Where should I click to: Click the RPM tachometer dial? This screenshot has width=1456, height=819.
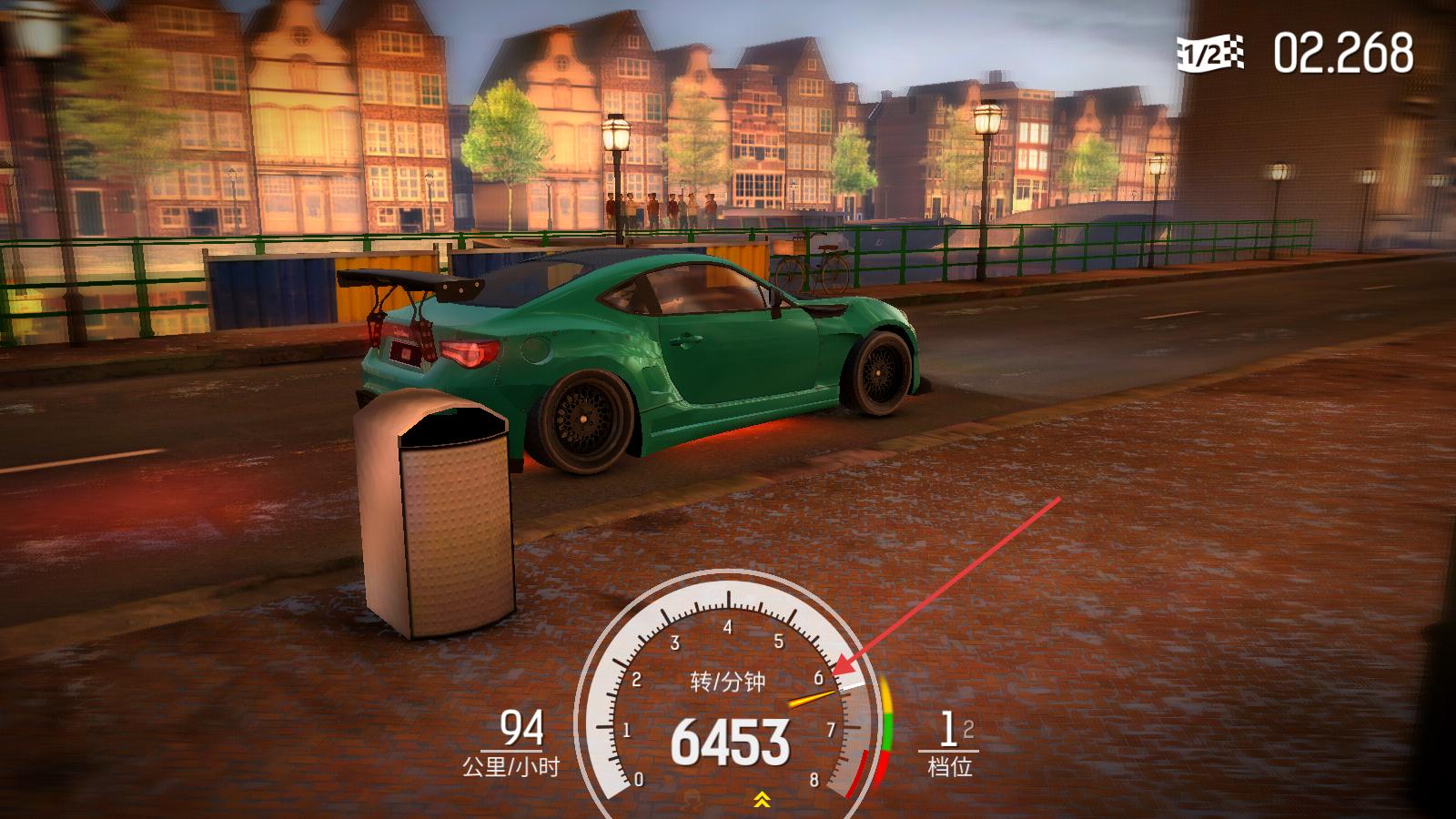[728, 701]
